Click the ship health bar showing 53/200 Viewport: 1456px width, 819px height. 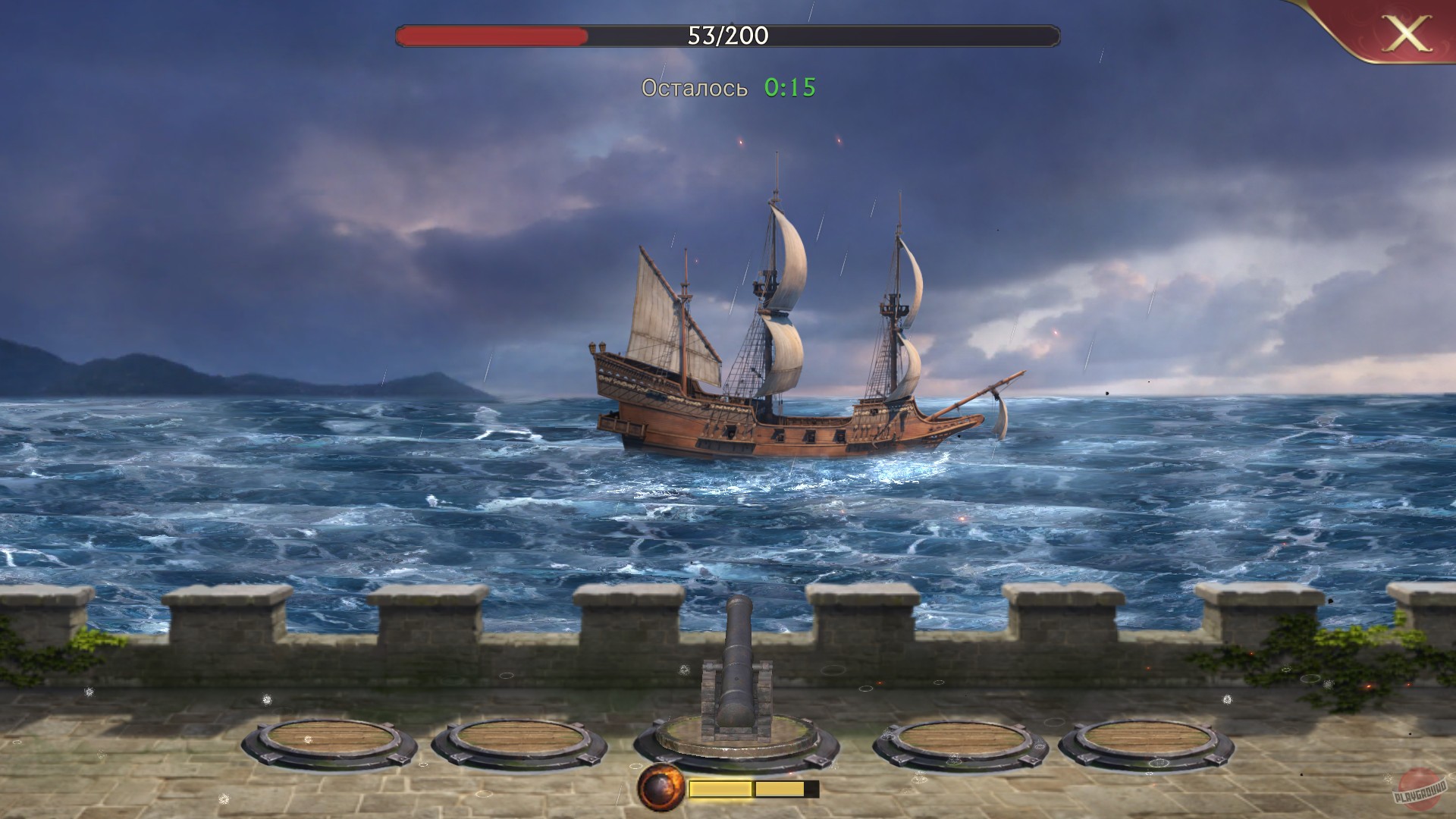coord(726,33)
